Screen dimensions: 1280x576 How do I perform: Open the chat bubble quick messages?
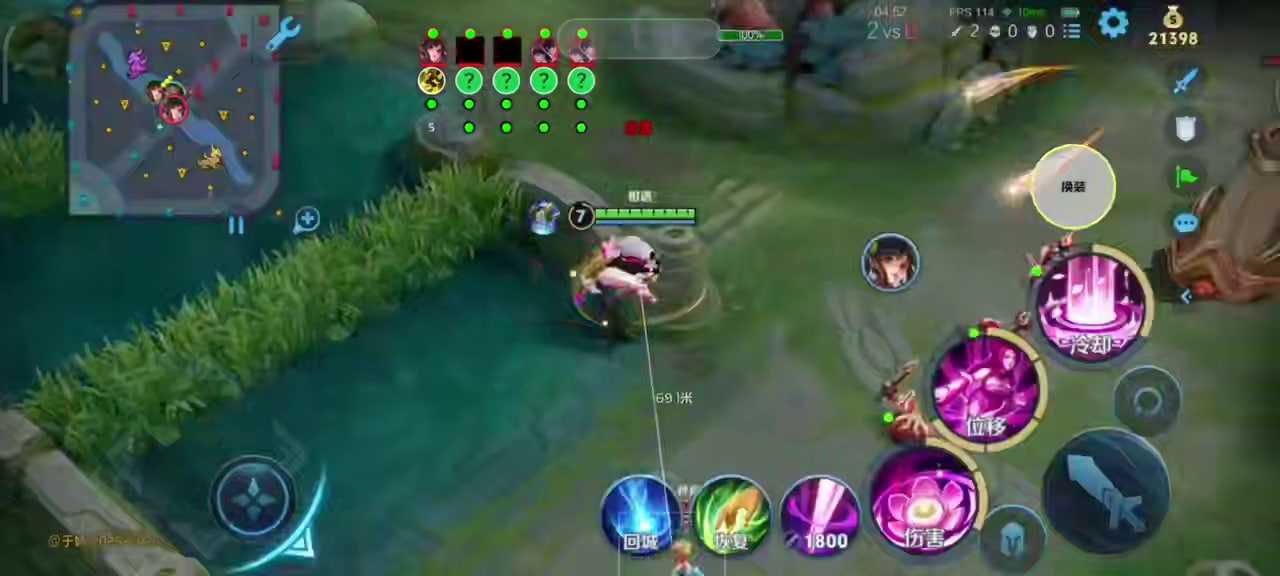click(x=1186, y=223)
